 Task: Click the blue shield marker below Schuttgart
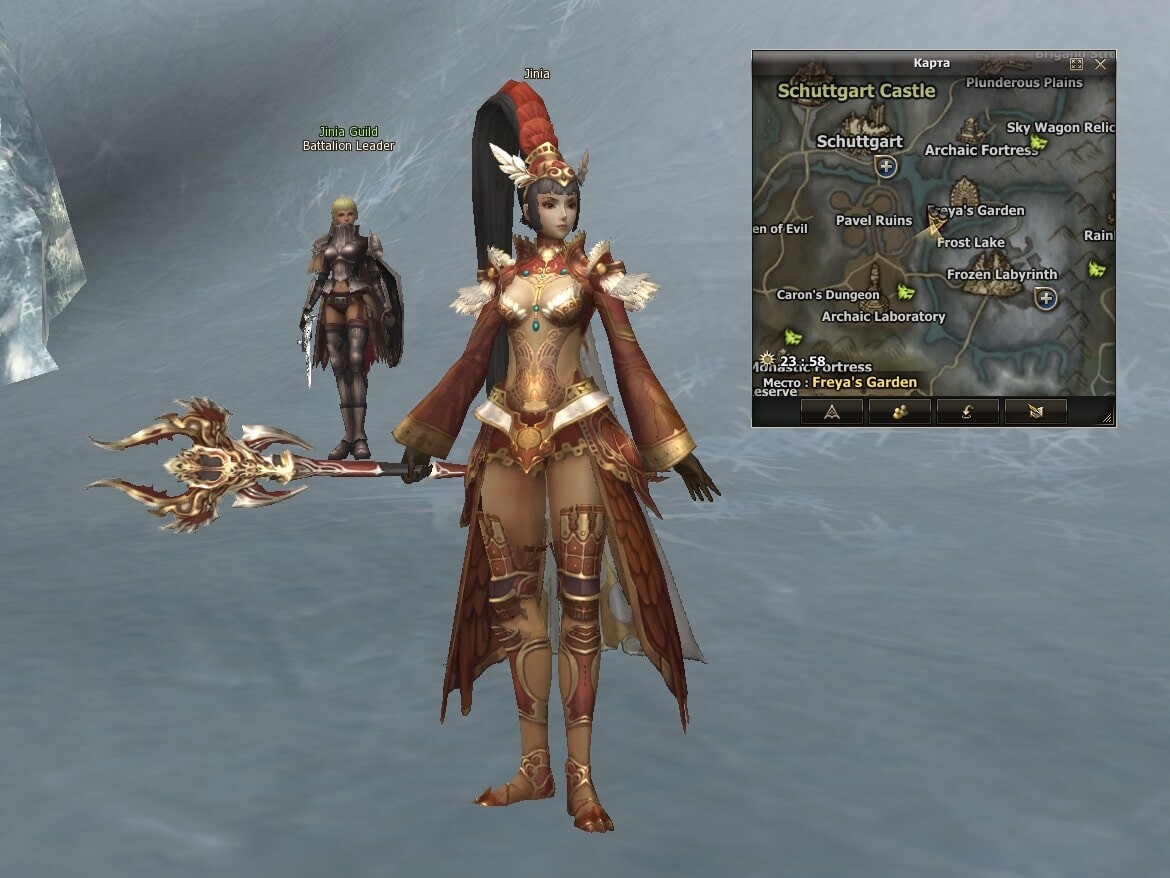click(x=886, y=166)
